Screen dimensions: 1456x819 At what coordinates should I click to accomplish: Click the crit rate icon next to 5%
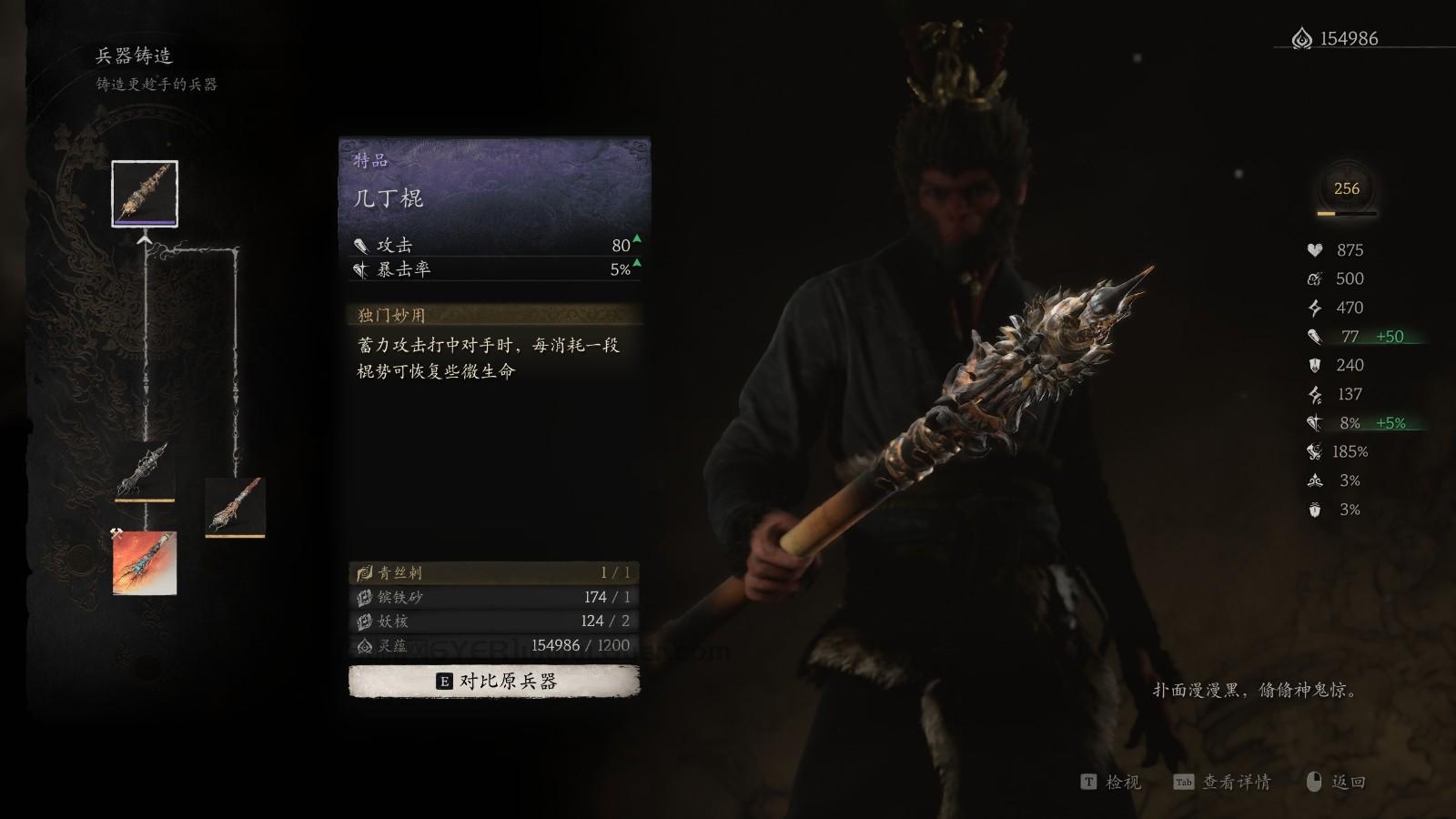tap(361, 268)
